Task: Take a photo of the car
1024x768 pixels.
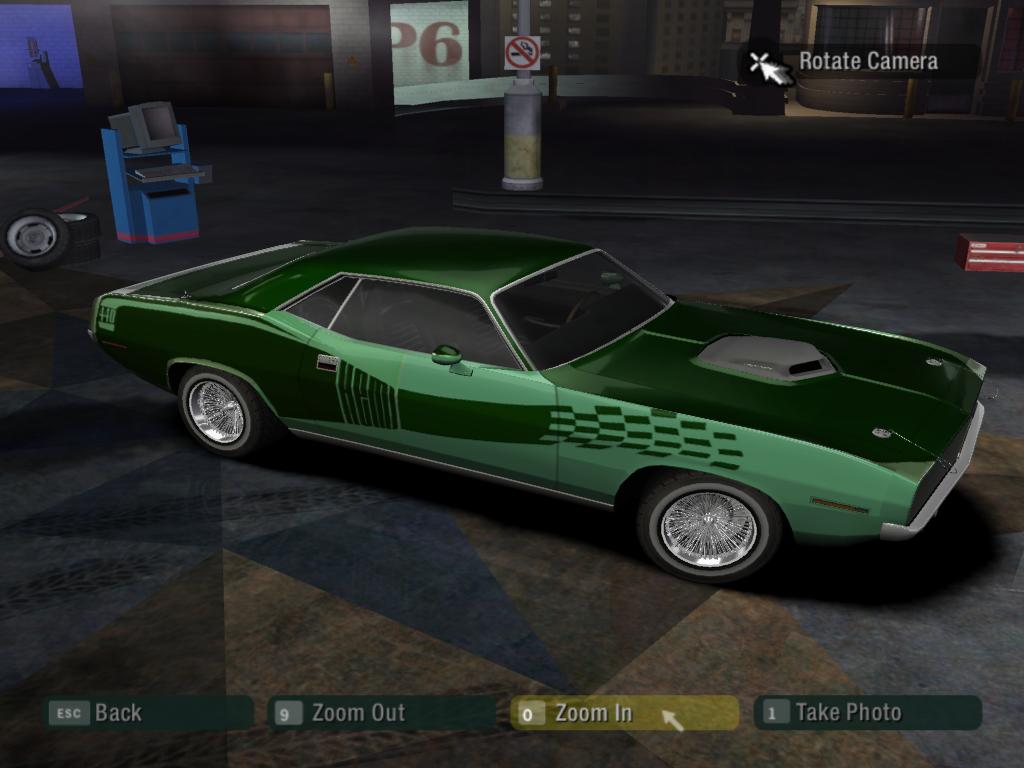Action: coord(867,713)
